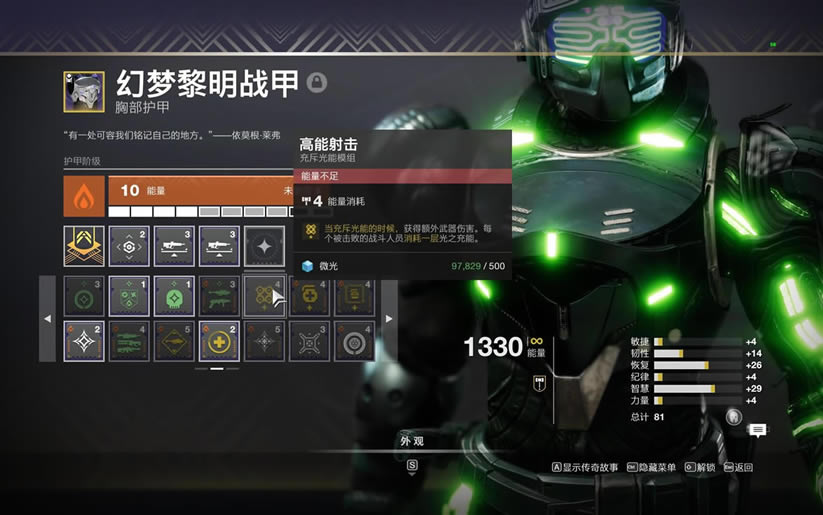Show the next page of mods
The width and height of the screenshot is (823, 515).
389,319
